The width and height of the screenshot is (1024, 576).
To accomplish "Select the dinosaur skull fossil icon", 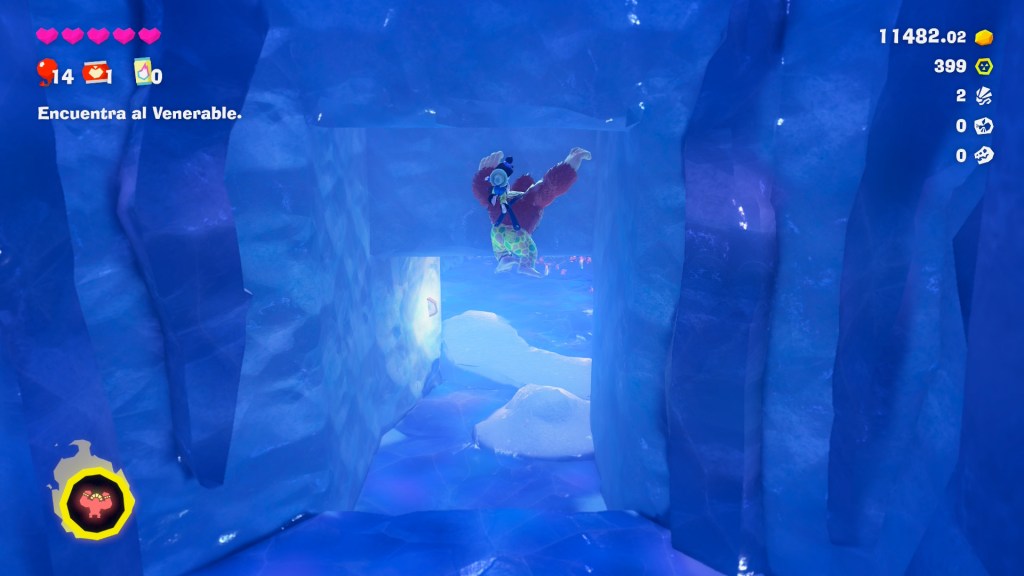I will (x=985, y=155).
